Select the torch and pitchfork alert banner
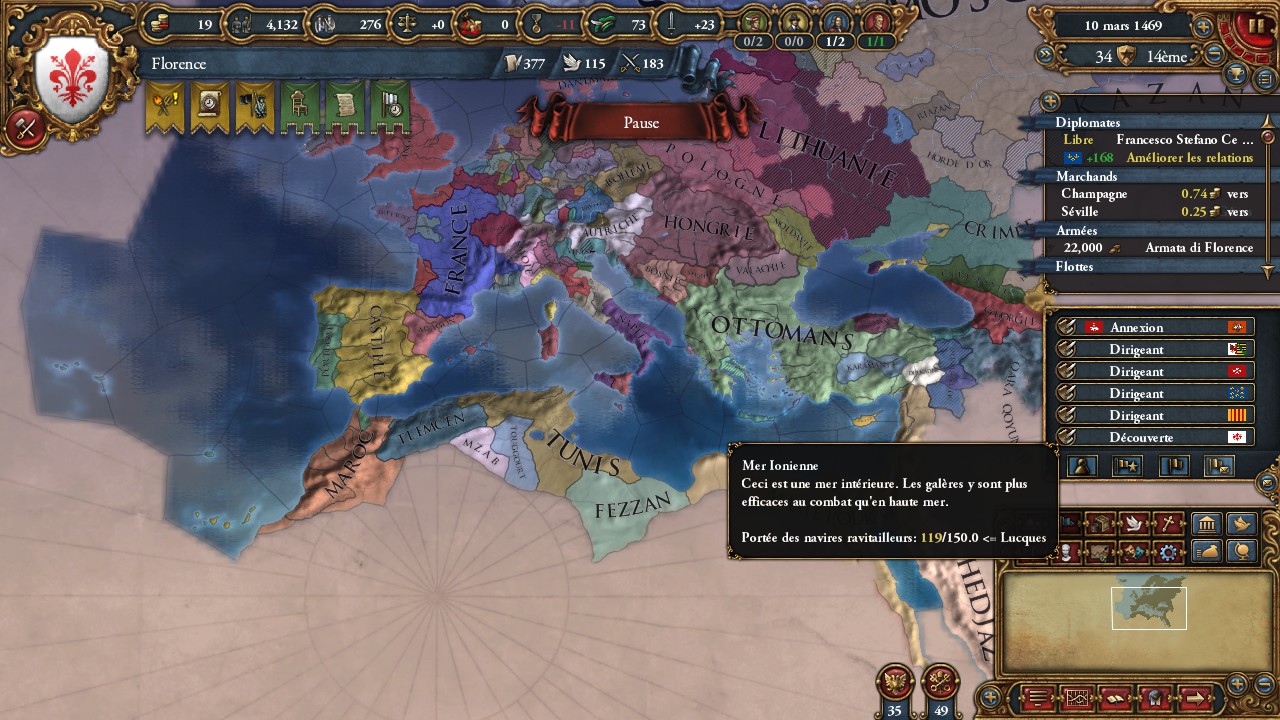Viewport: 1280px width, 720px height. 165,106
